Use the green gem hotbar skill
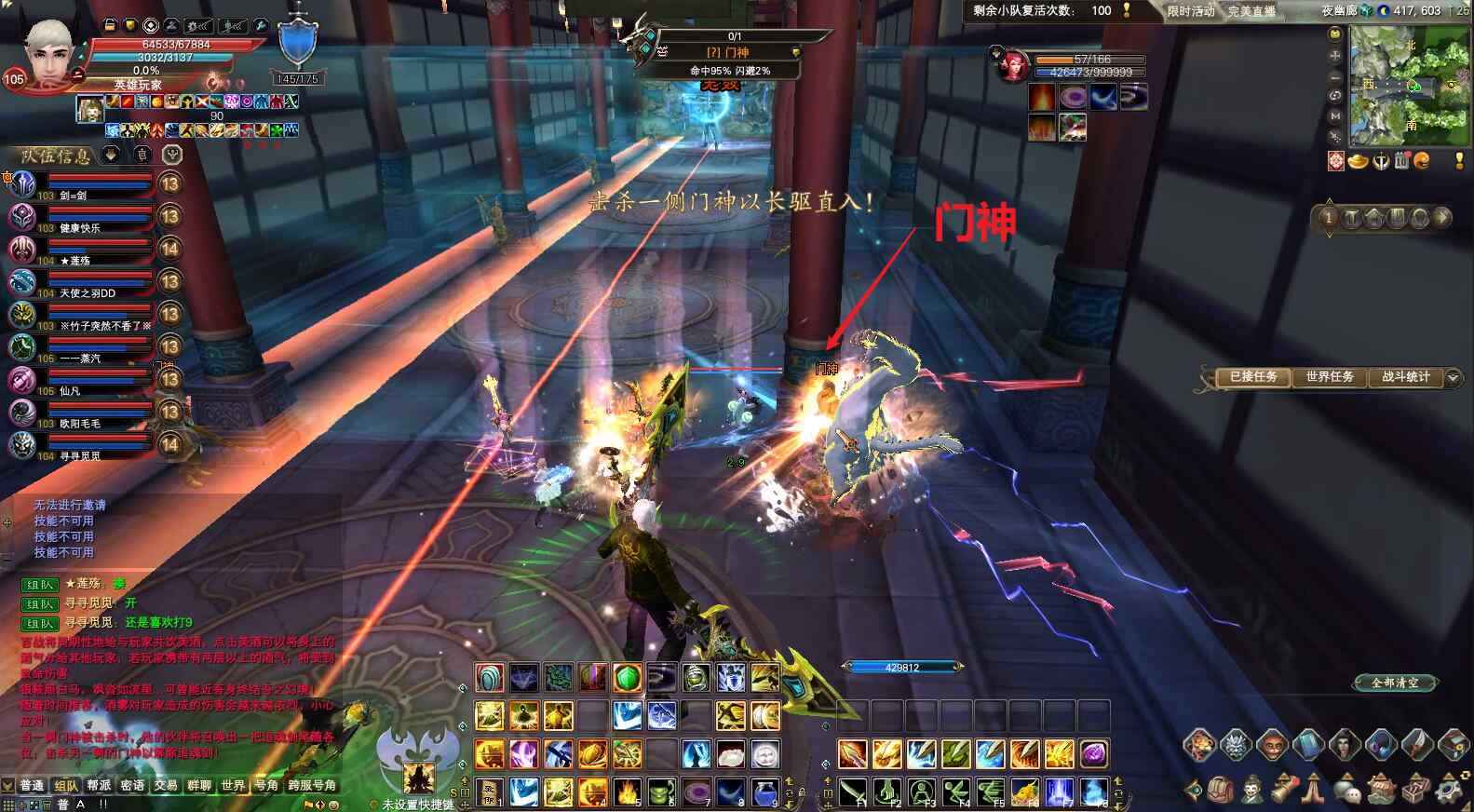This screenshot has height=812, width=1474. click(628, 678)
